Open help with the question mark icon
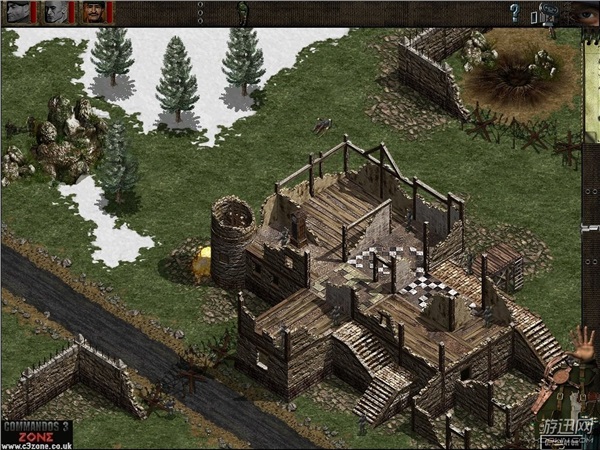The width and height of the screenshot is (600, 450). 515,13
